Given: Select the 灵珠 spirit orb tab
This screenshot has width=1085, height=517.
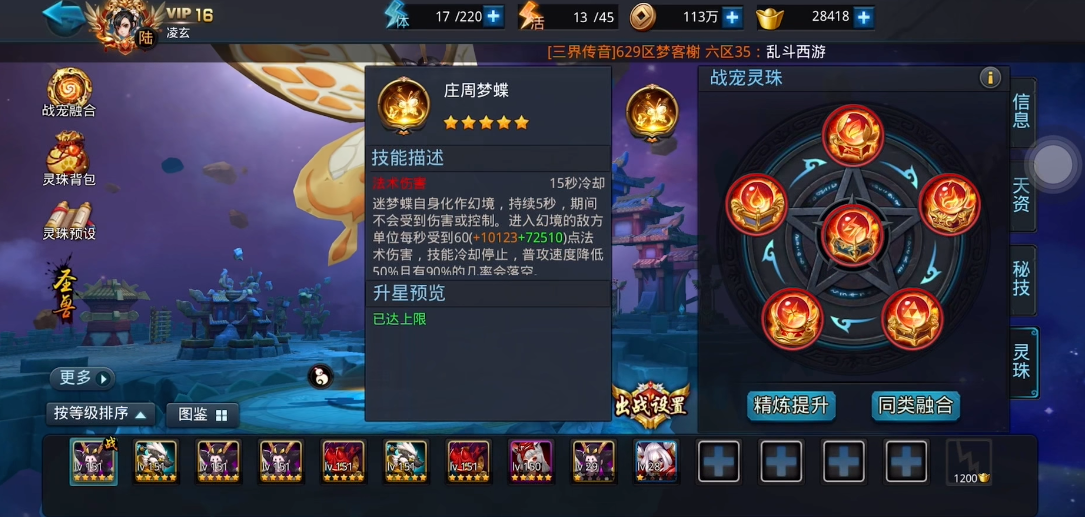Looking at the screenshot, I should [1021, 363].
